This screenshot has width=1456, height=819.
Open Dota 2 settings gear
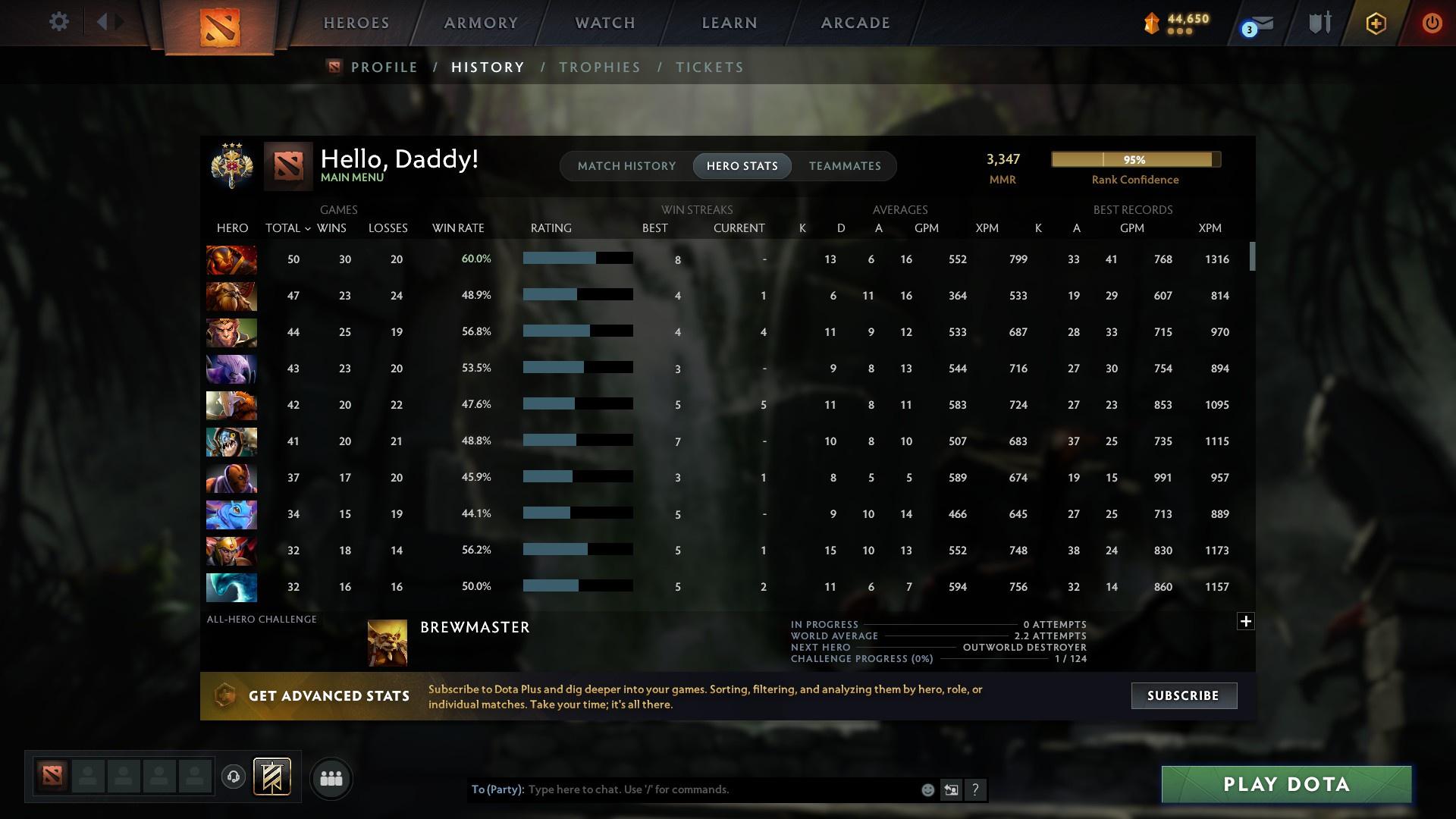[x=59, y=22]
